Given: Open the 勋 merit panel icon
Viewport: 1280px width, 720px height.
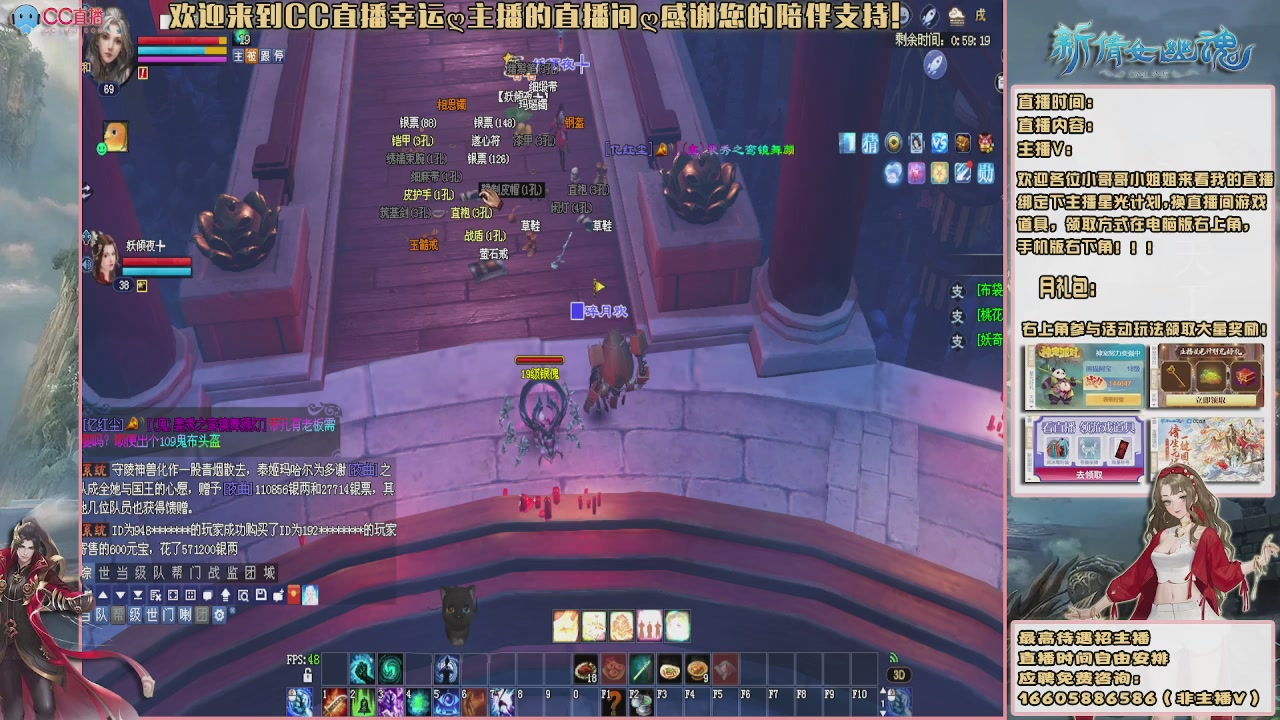Looking at the screenshot, I should (x=985, y=173).
